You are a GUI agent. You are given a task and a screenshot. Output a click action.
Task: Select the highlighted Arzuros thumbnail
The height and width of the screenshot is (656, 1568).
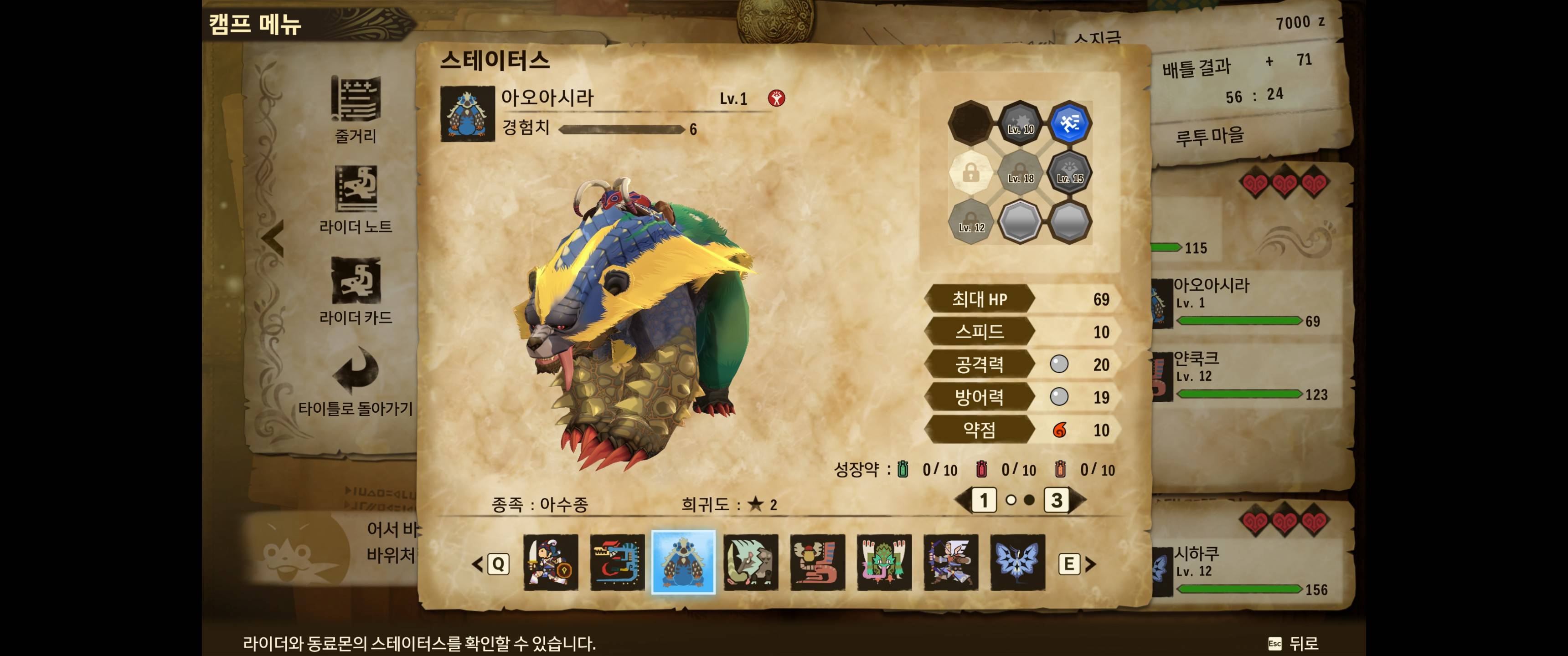click(x=684, y=562)
